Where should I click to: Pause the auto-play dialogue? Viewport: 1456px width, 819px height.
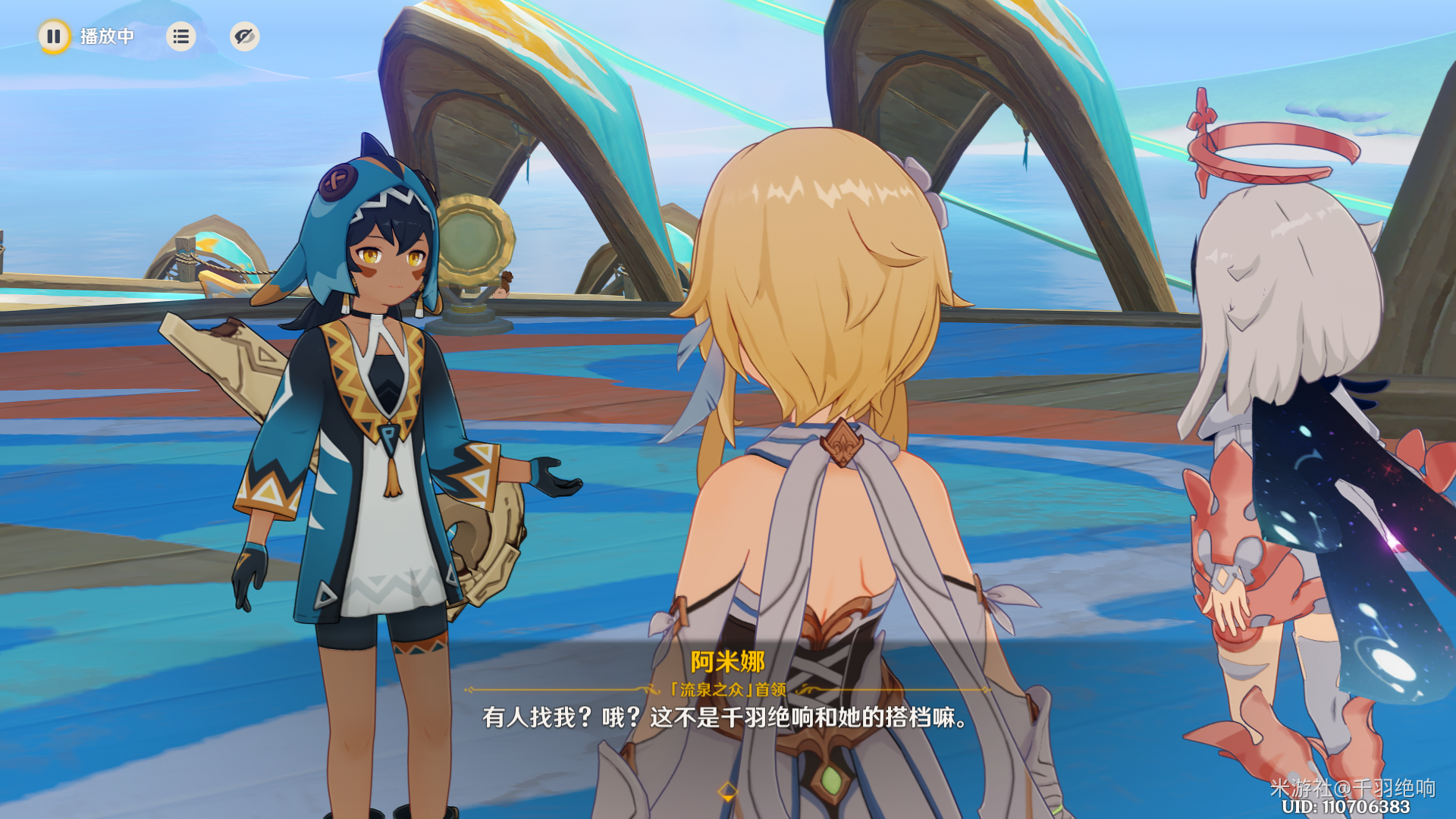[x=54, y=36]
